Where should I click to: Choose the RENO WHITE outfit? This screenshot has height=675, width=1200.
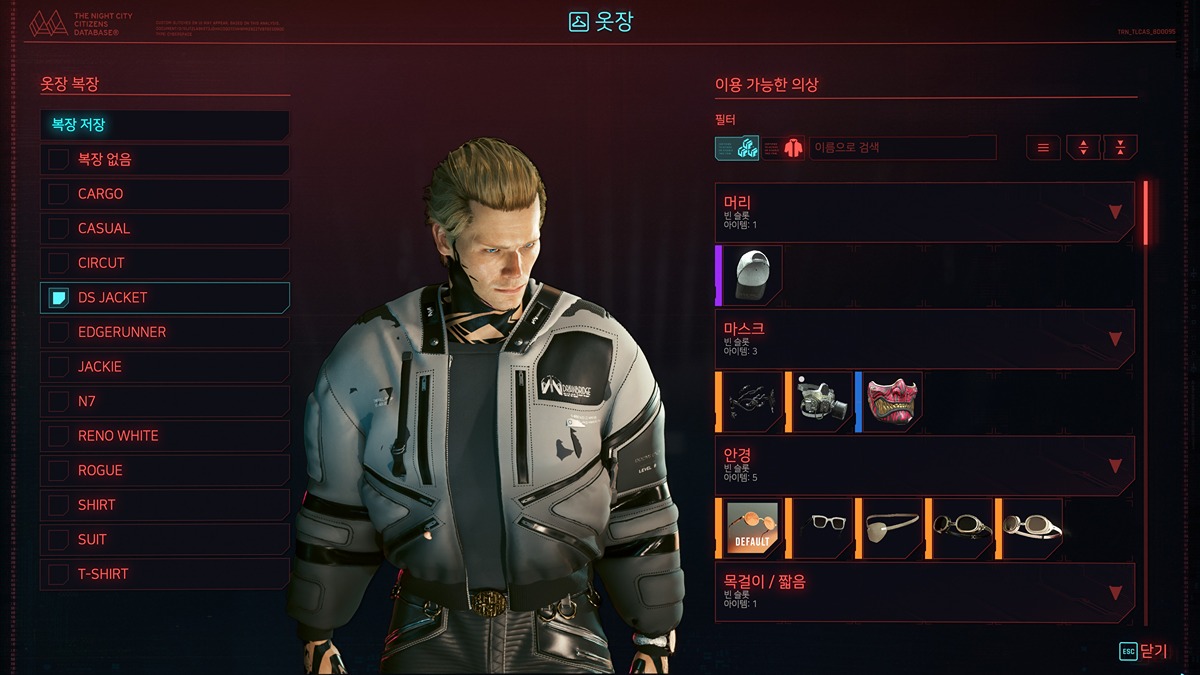coord(165,436)
